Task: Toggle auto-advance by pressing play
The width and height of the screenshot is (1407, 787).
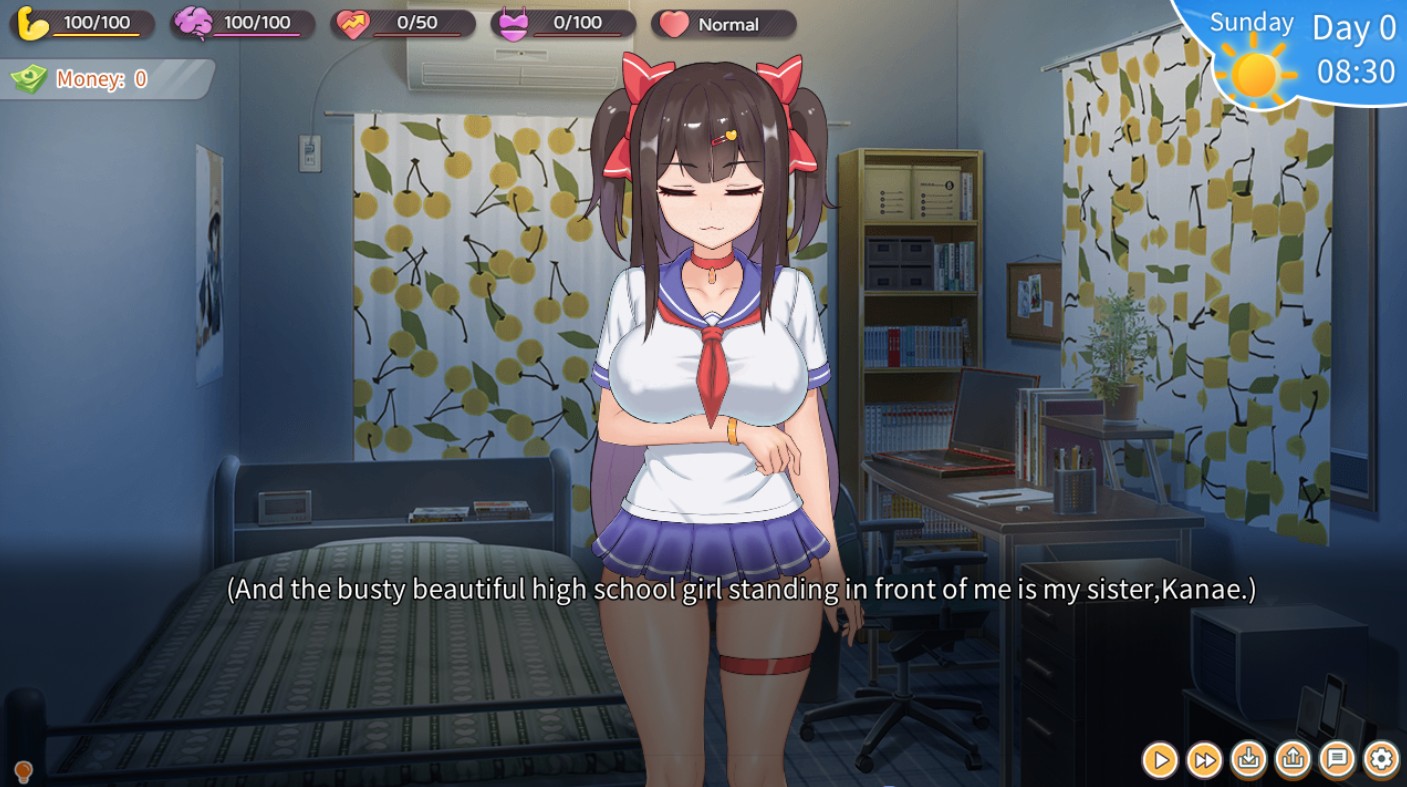Action: click(x=1160, y=761)
